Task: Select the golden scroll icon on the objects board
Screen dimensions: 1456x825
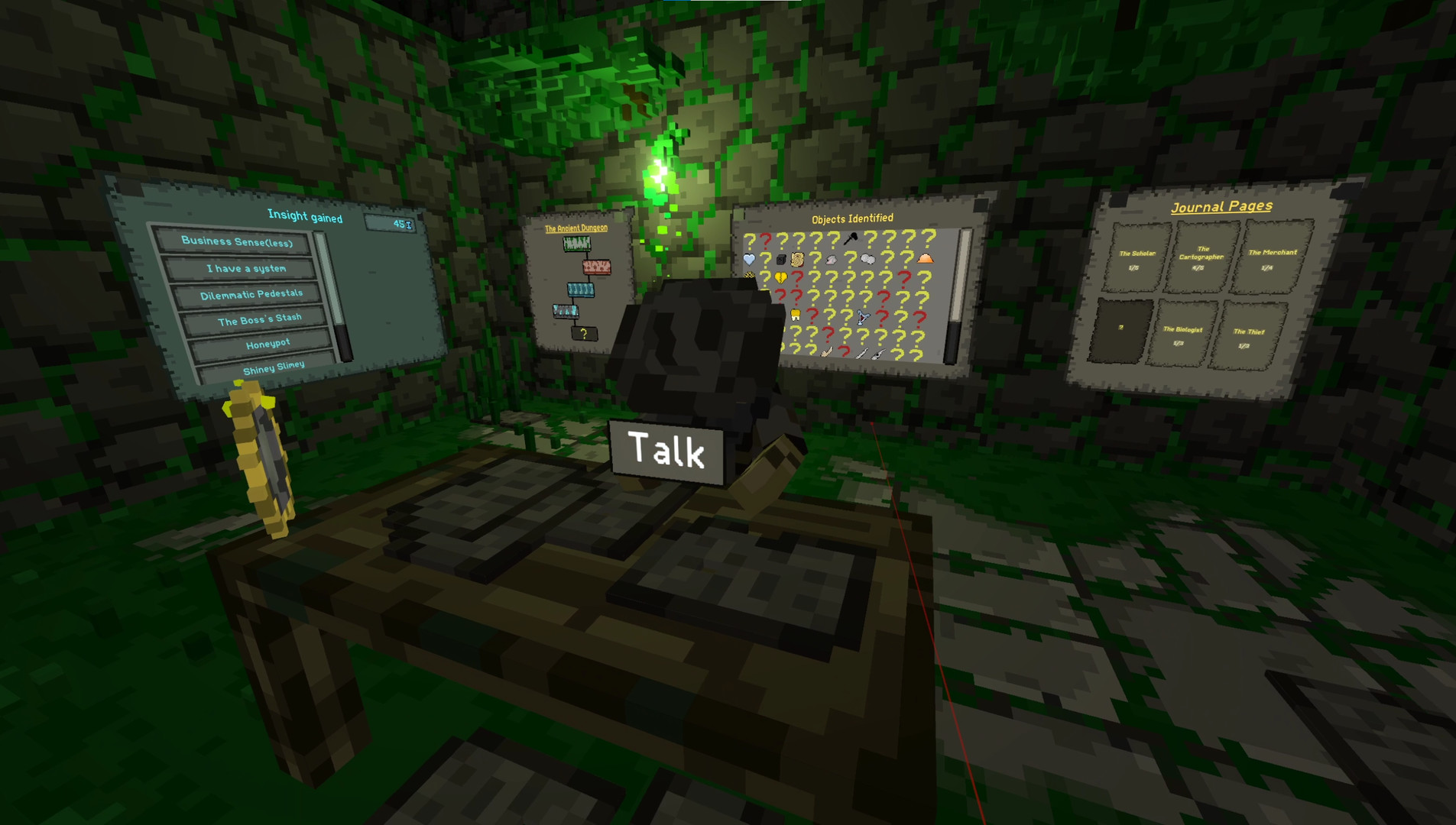Action: 797,260
